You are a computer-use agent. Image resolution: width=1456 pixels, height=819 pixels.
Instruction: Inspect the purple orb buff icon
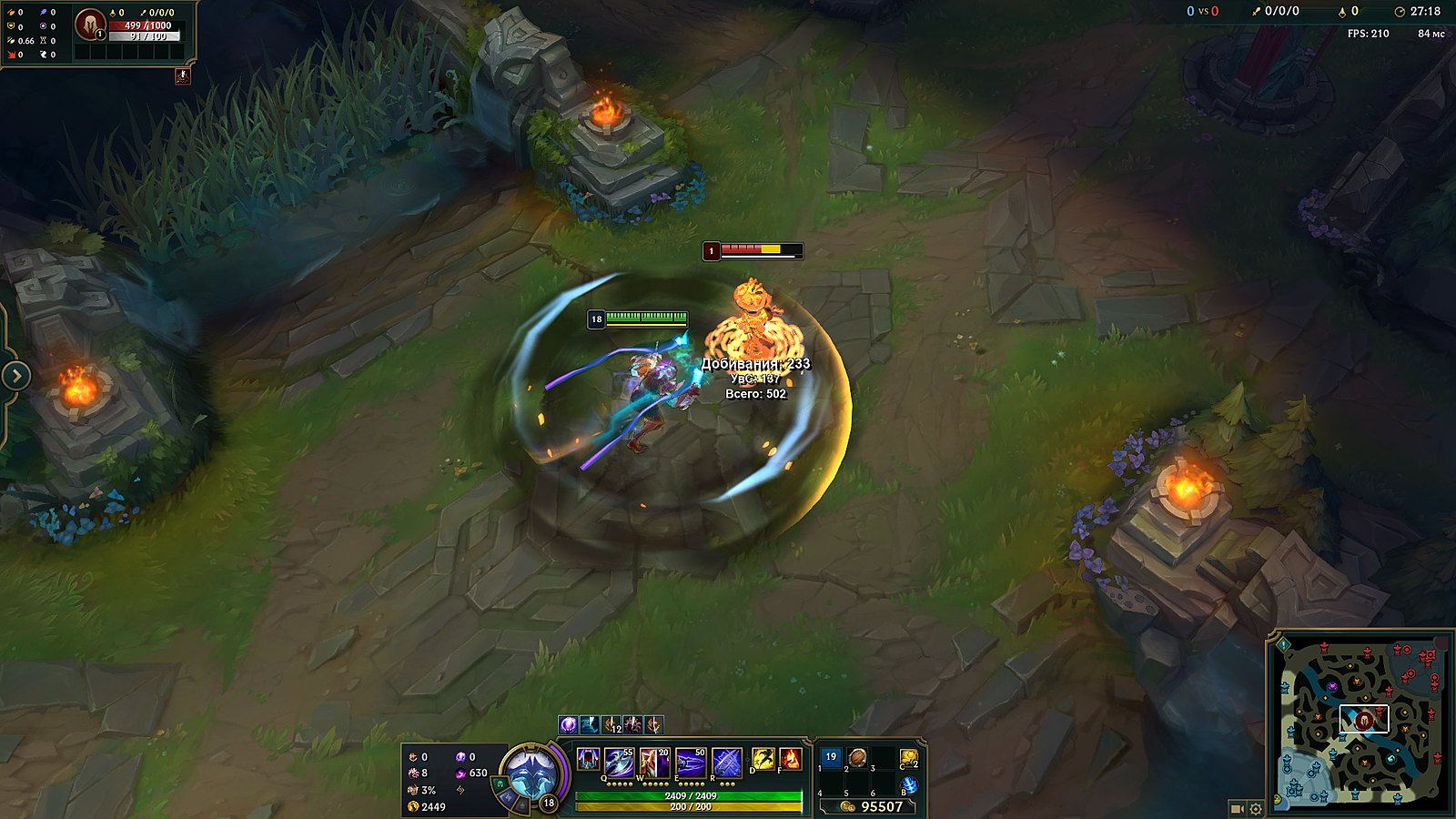pyautogui.click(x=569, y=724)
